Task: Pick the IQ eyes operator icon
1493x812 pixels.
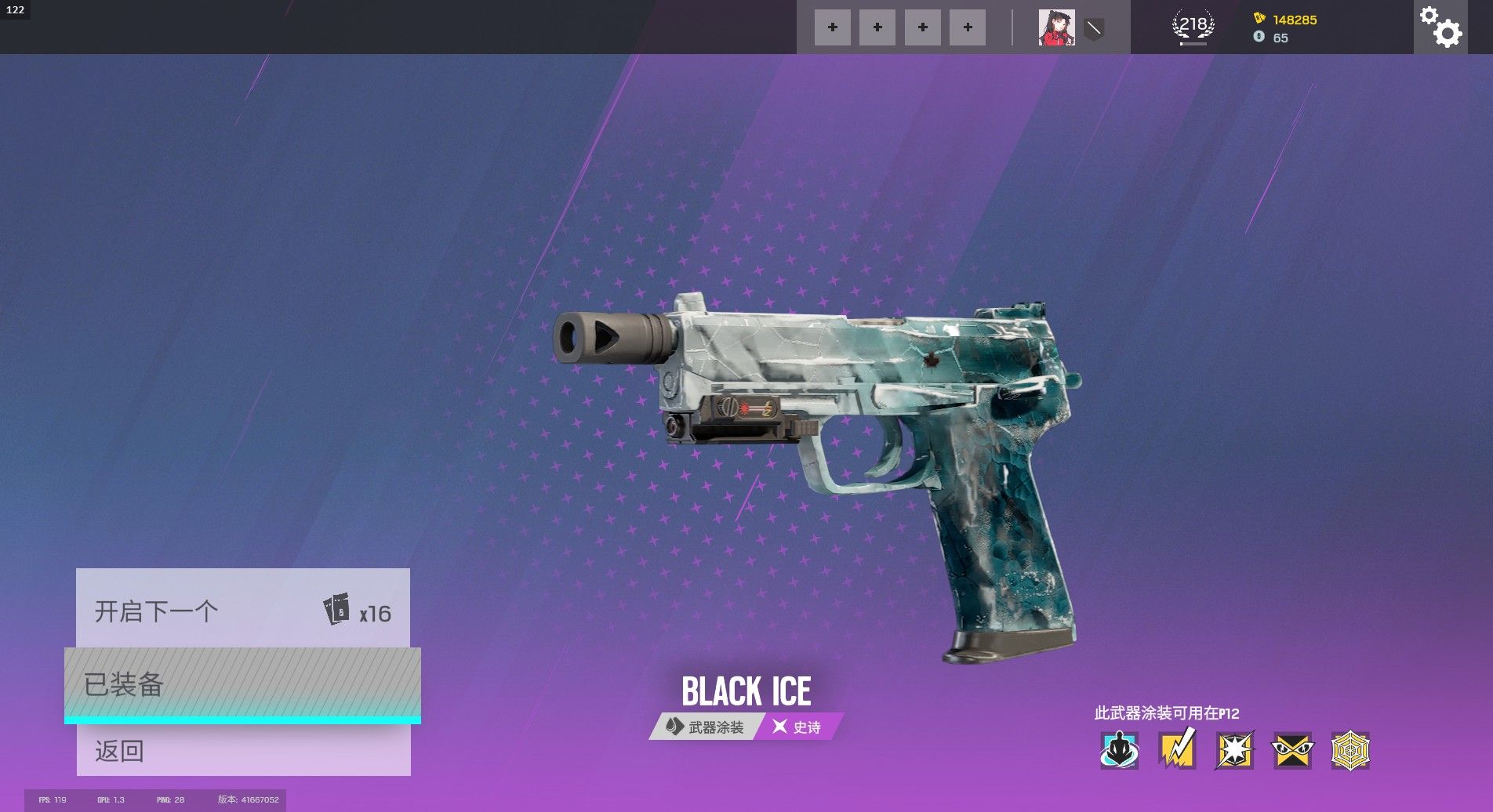Action: pyautogui.click(x=1292, y=750)
